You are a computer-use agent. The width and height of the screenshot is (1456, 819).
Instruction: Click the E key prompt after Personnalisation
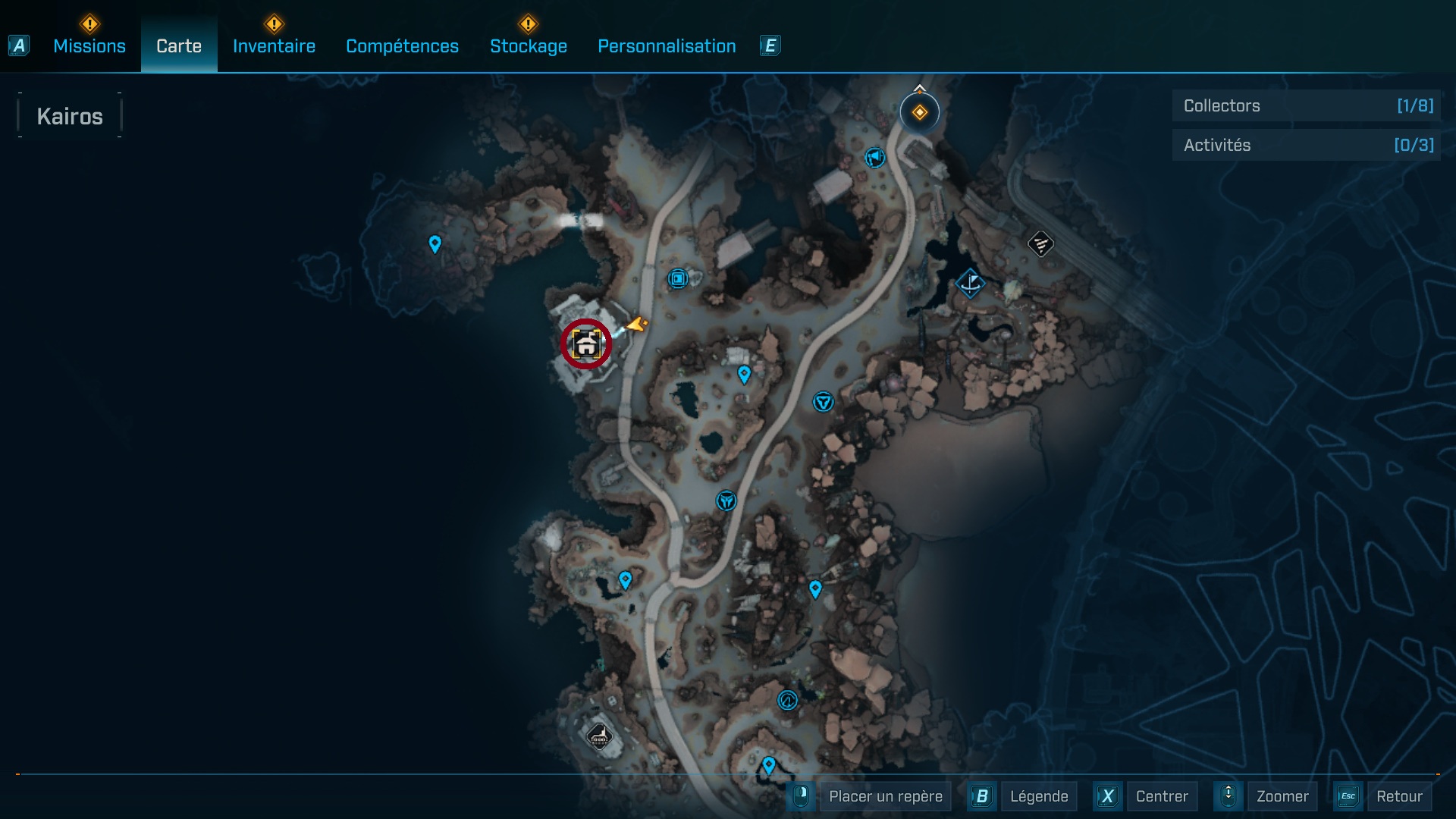770,45
